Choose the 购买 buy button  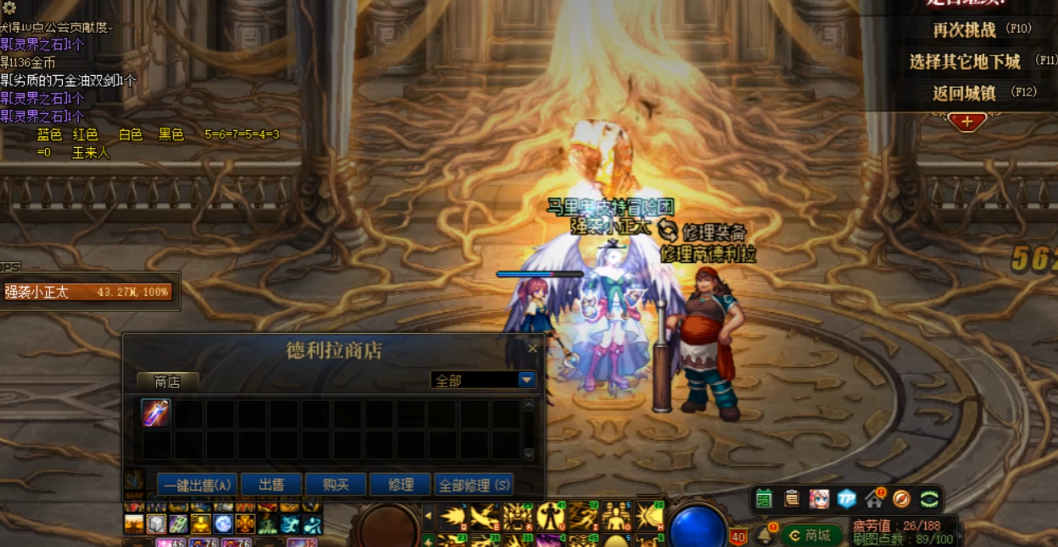[335, 485]
